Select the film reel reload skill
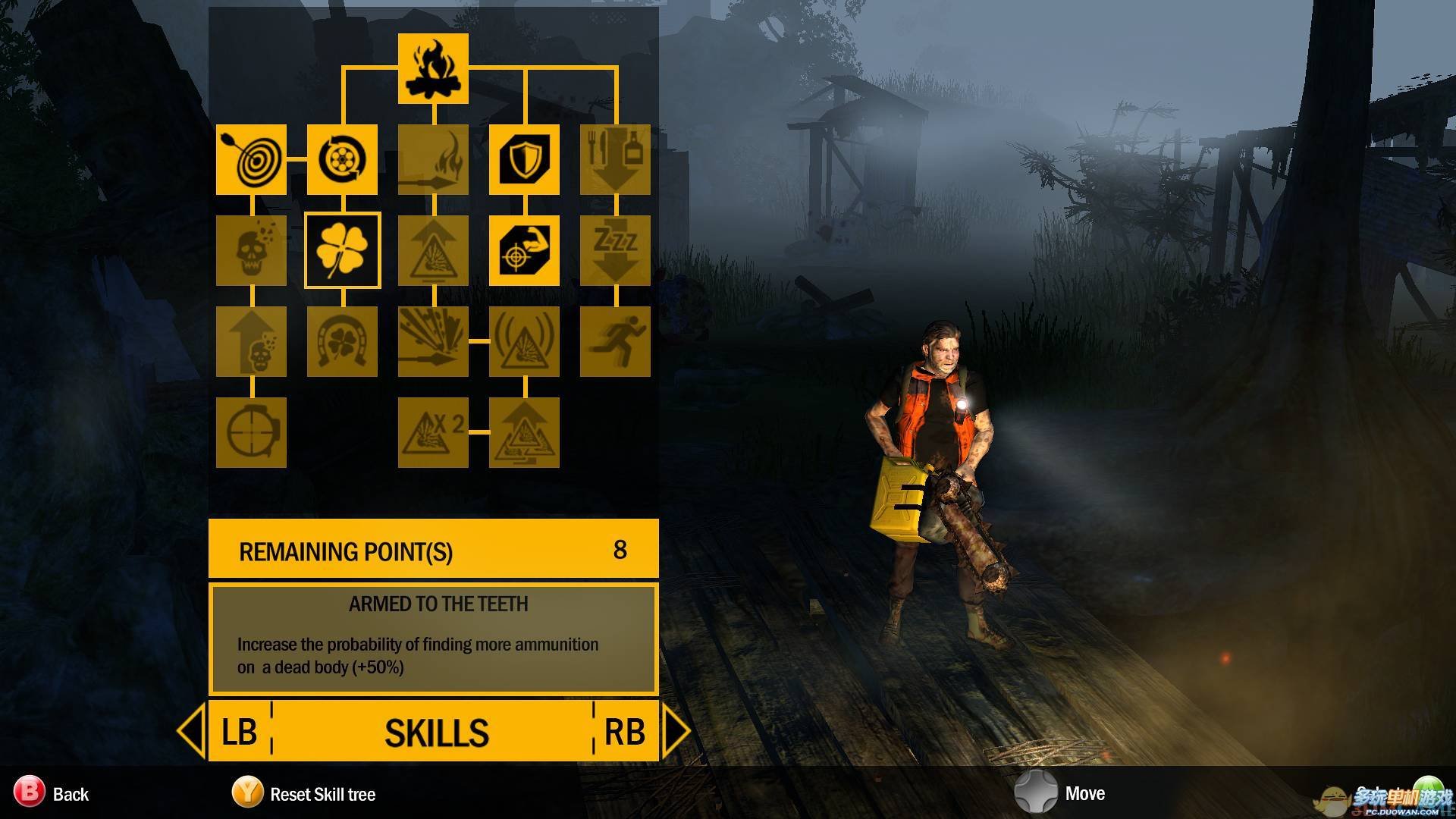 pos(342,159)
